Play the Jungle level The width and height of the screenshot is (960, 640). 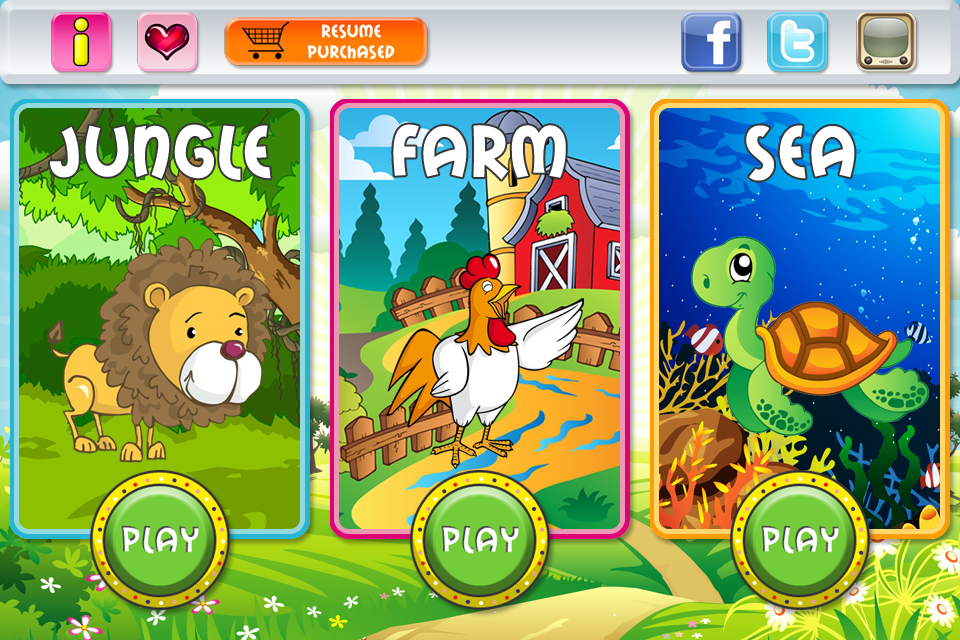click(160, 540)
